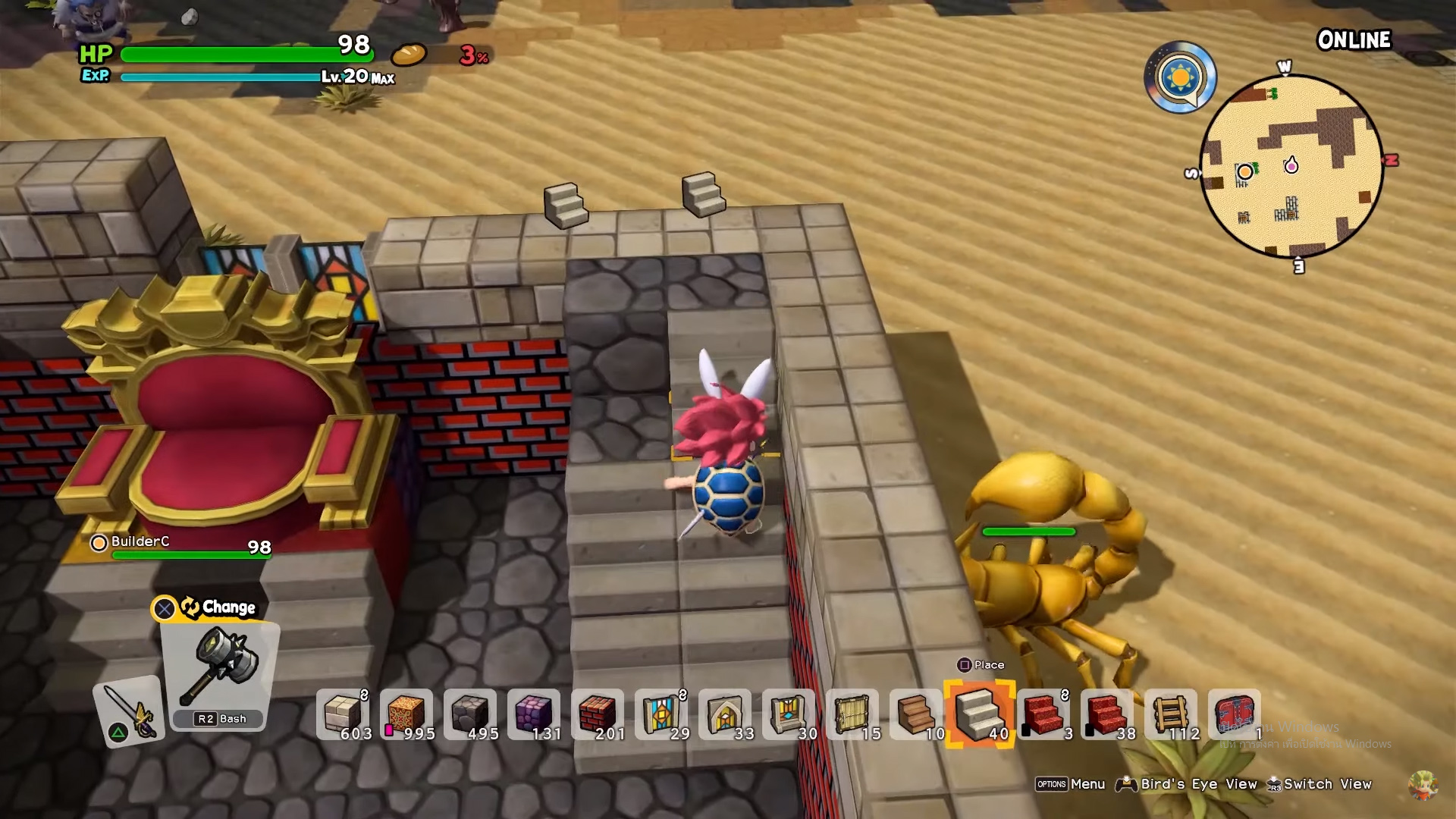The width and height of the screenshot is (1456, 819).
Task: Pick the purple cobblestone block slot
Action: (534, 714)
